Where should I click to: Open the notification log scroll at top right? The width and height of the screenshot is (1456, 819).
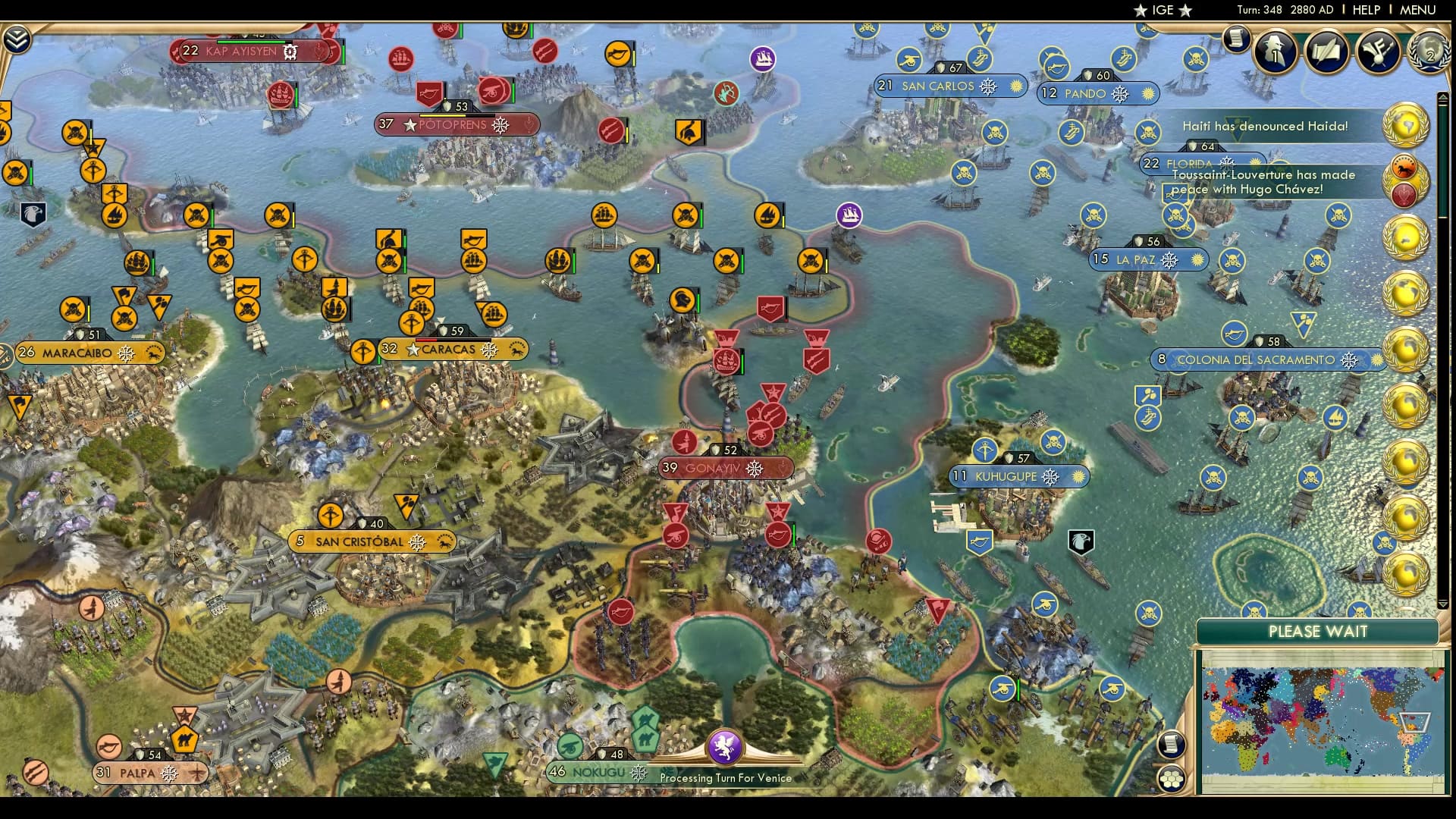click(x=1235, y=38)
